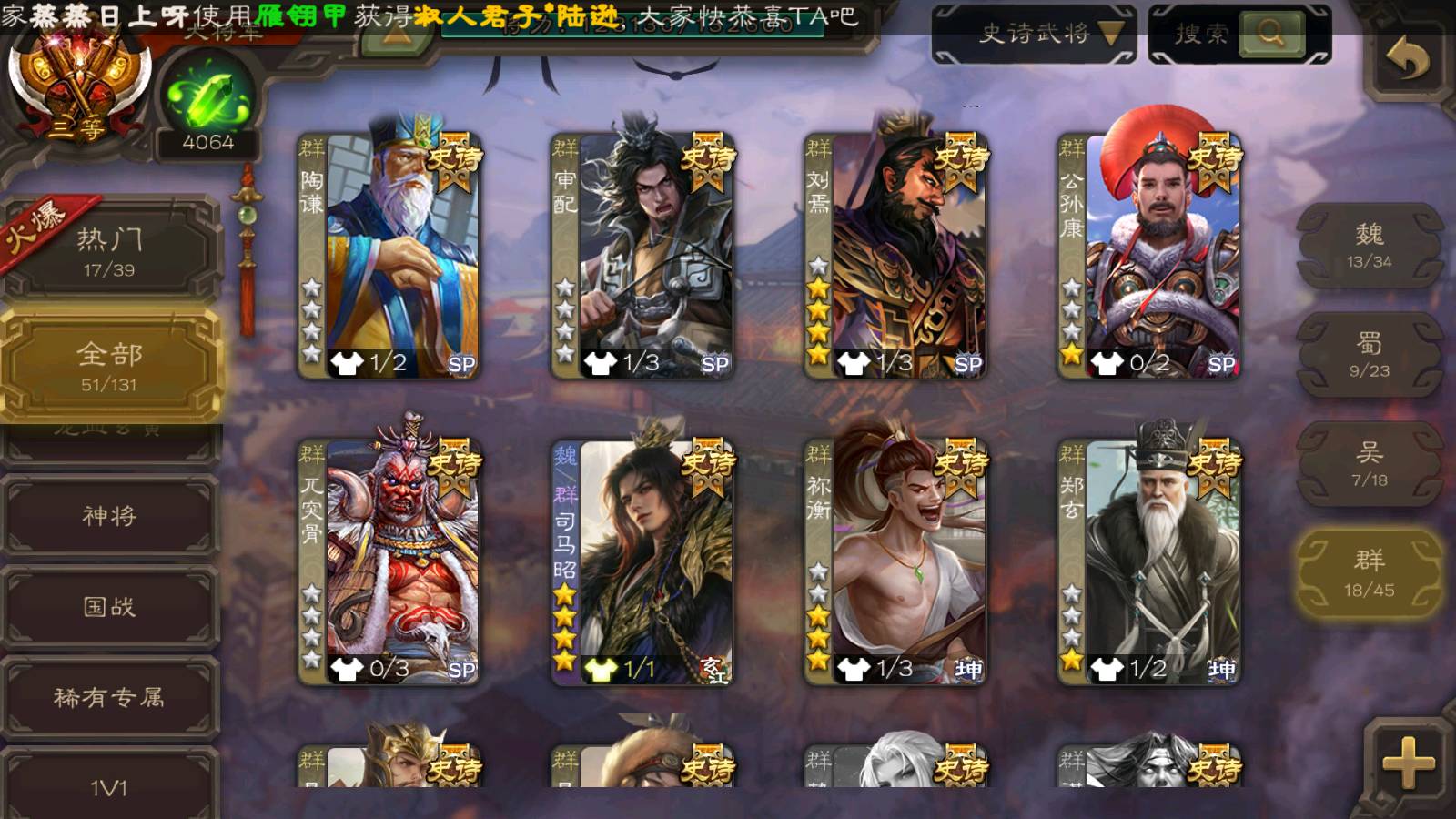Screen dimensions: 1456x819
Task: Open the 国战 category
Action: 109,607
